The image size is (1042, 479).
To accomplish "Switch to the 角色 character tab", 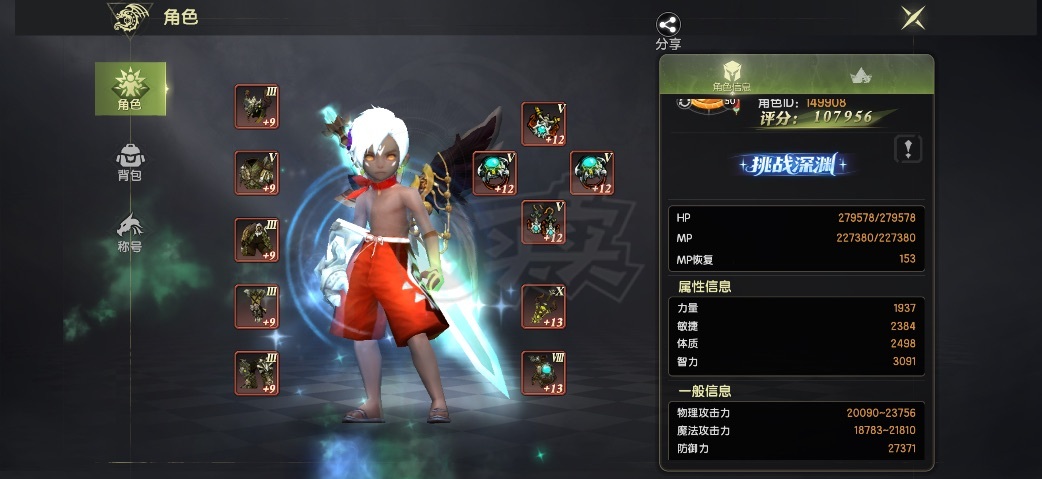I will pyautogui.click(x=130, y=88).
